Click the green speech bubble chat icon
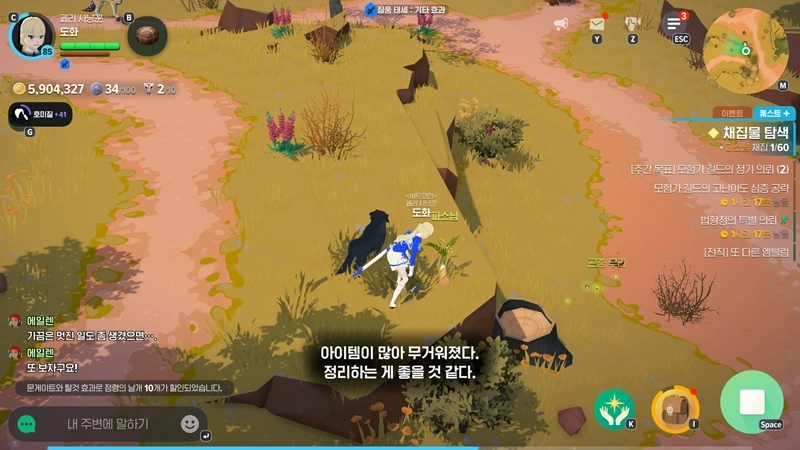The height and width of the screenshot is (450, 800). pos(26,424)
